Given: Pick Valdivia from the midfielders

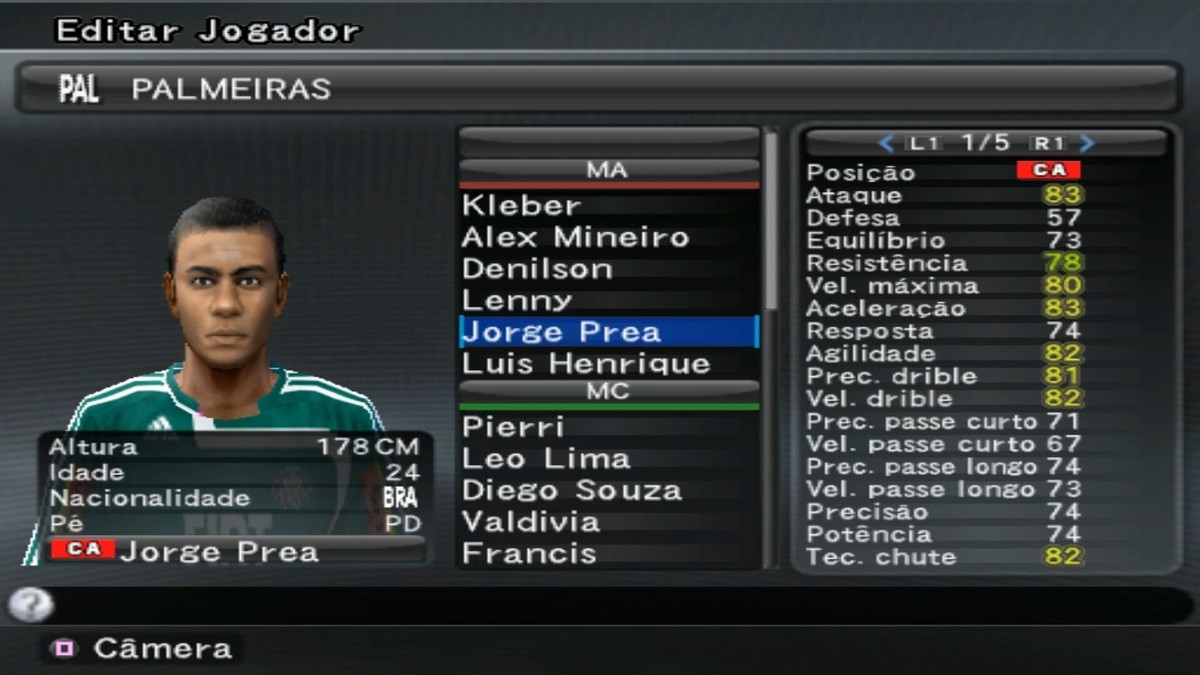Looking at the screenshot, I should tap(531, 522).
